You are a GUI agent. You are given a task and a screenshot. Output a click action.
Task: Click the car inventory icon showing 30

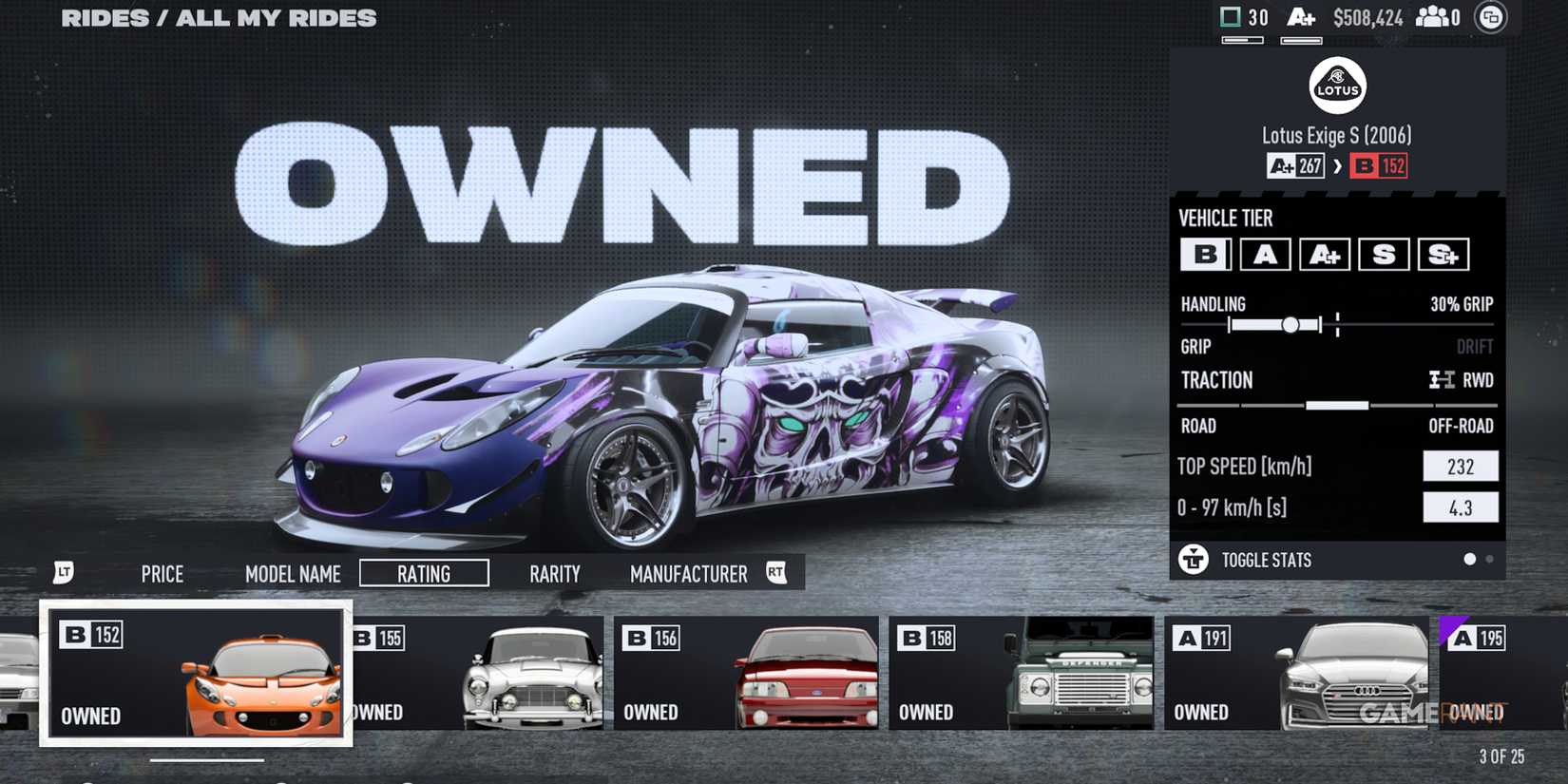(x=1232, y=15)
